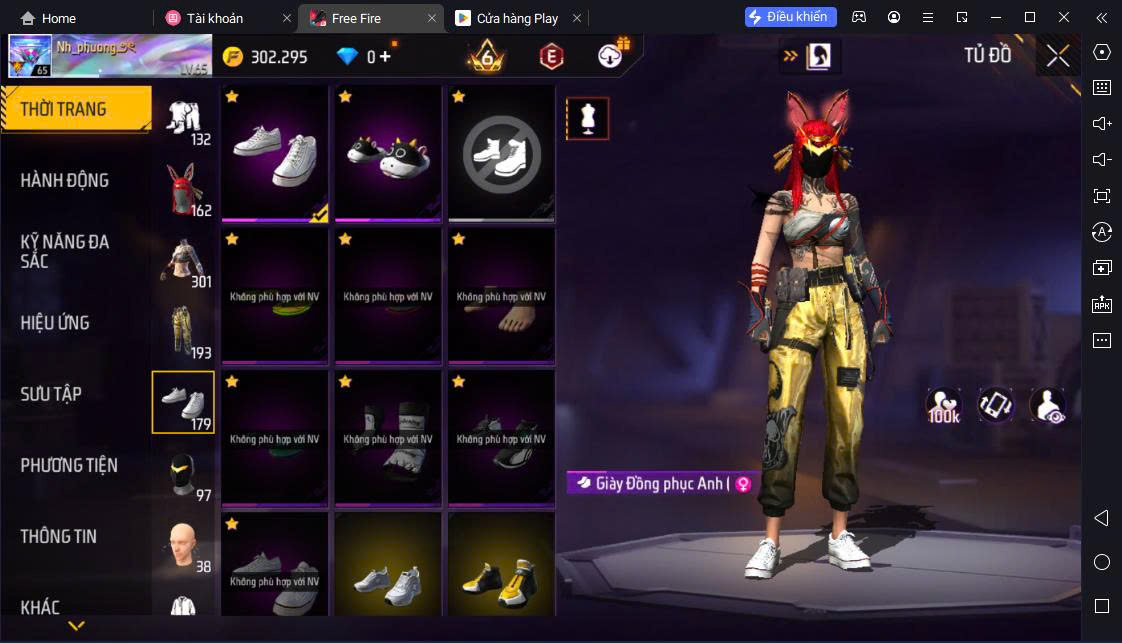The width and height of the screenshot is (1122, 643).
Task: Choose the yellow pants subcategory icon
Action: [183, 332]
